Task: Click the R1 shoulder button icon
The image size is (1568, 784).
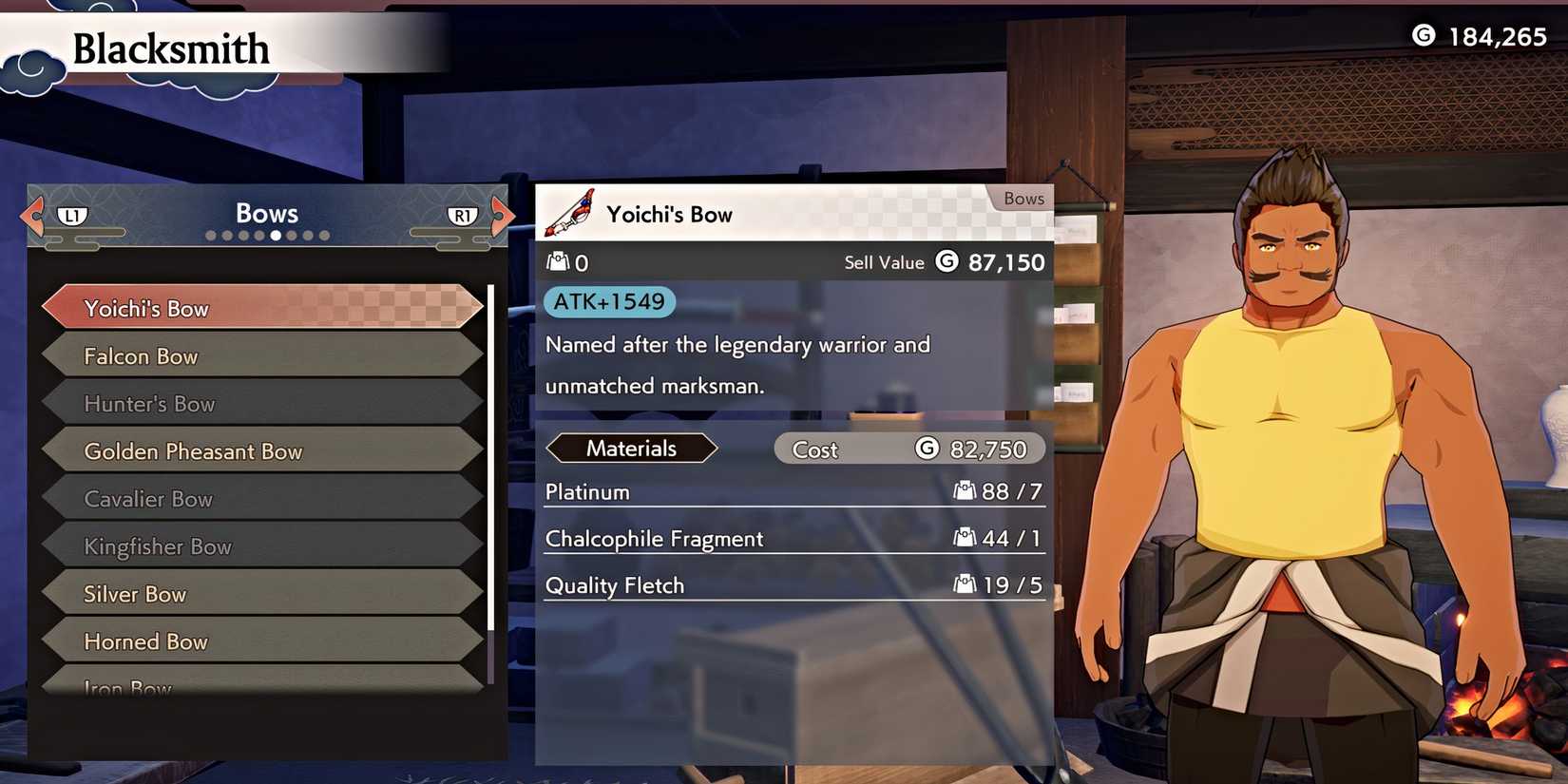Action: coord(463,217)
